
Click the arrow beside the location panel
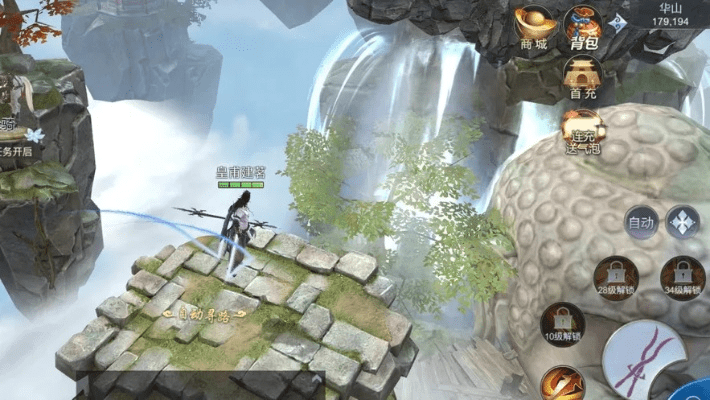621,23
